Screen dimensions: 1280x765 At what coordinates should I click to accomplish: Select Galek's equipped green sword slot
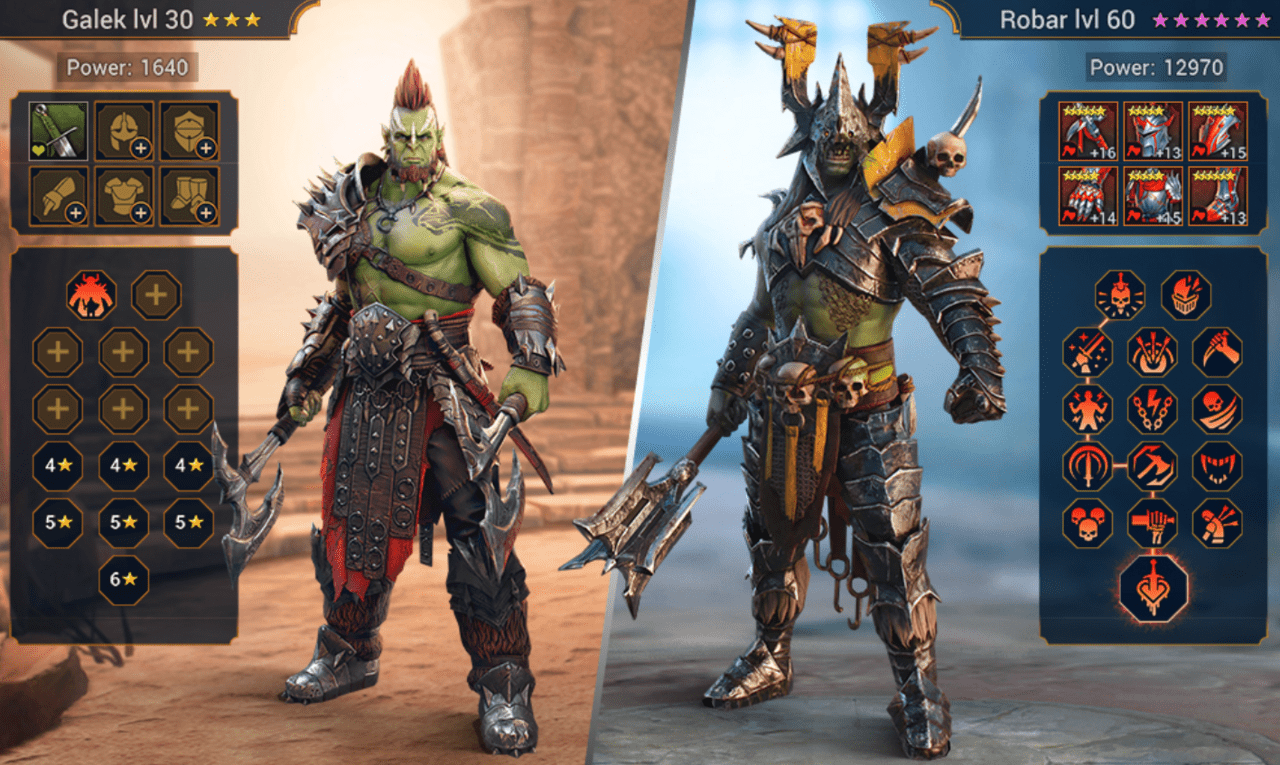58,131
